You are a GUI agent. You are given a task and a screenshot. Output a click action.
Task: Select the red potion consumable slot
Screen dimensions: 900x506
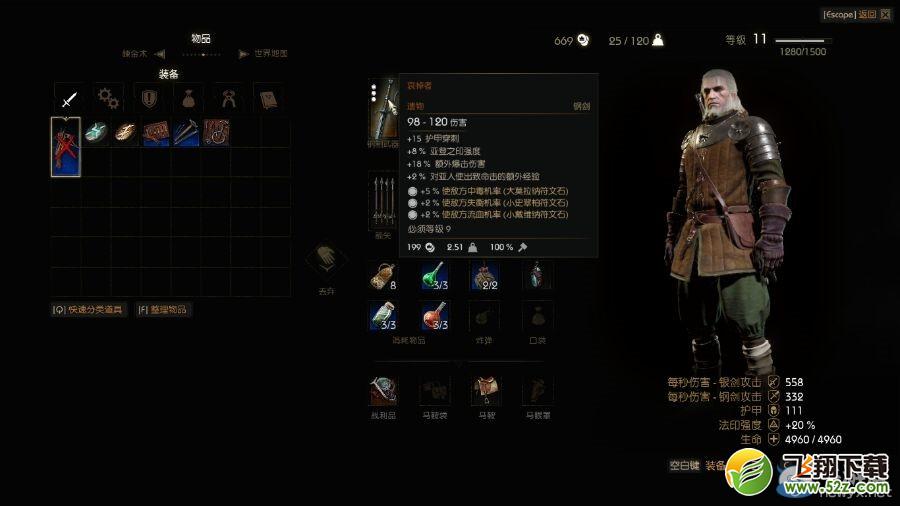click(434, 317)
